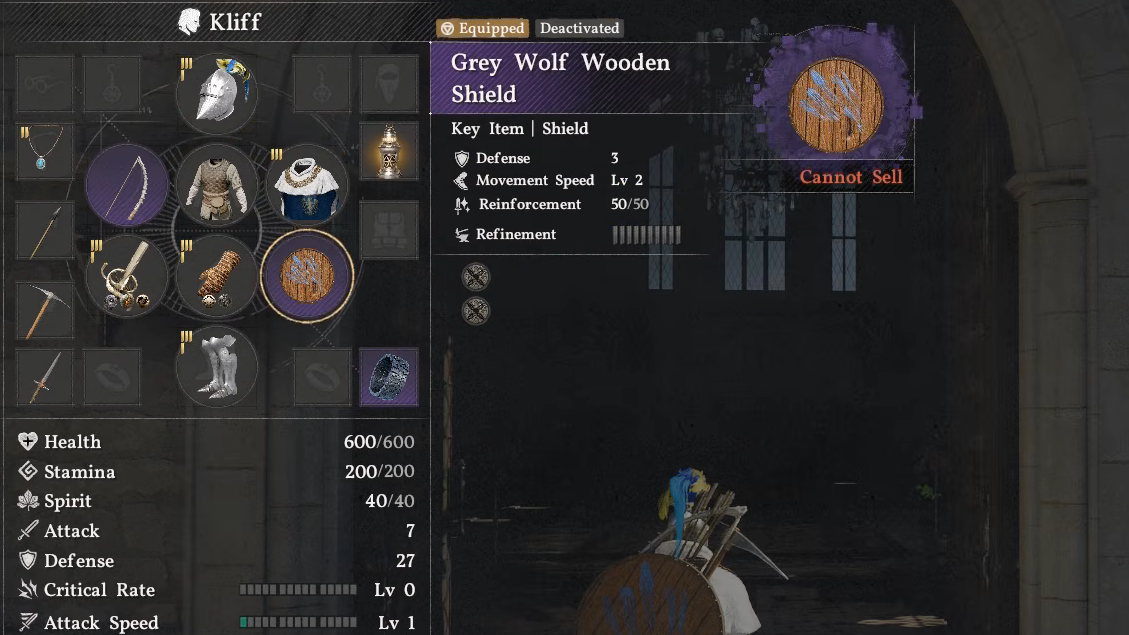Viewport: 1129px width, 635px height.
Task: Click the first empty shield socket icon
Action: (476, 276)
